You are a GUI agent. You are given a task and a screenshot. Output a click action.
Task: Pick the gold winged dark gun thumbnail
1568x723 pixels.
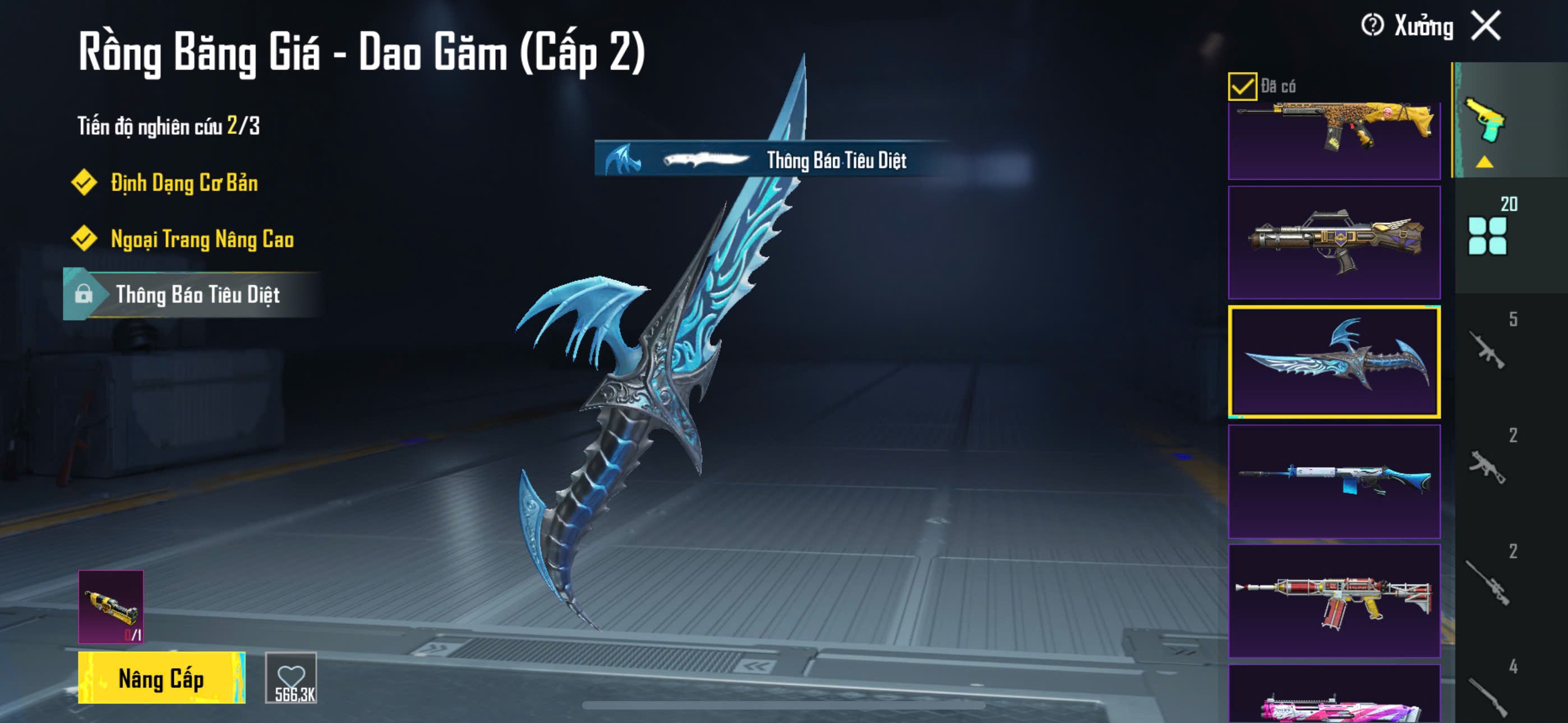coord(1334,242)
